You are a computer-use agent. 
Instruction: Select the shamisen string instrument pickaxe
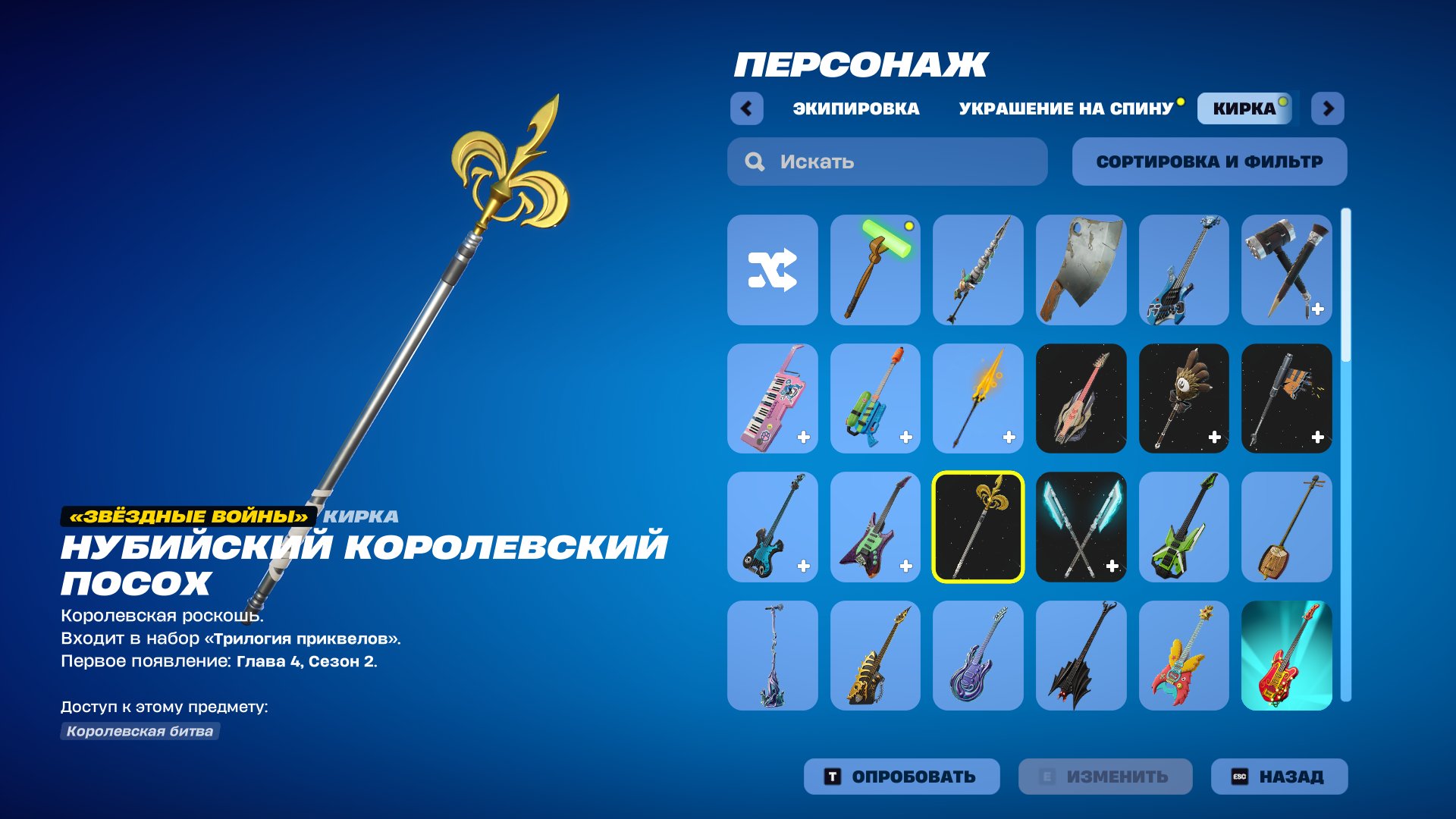point(1287,527)
